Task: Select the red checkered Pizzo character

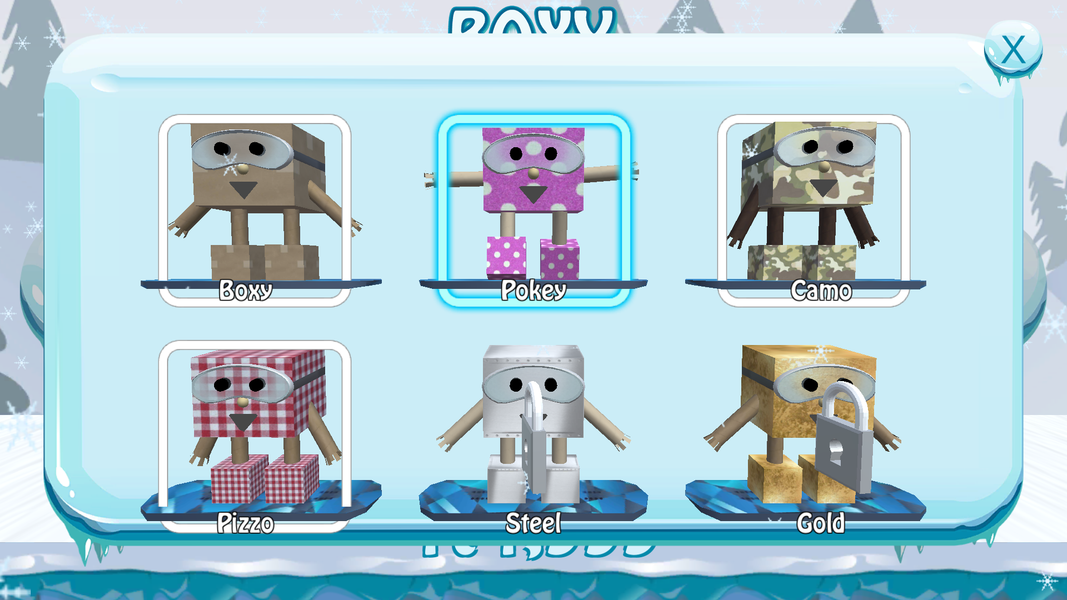Action: [x=255, y=432]
